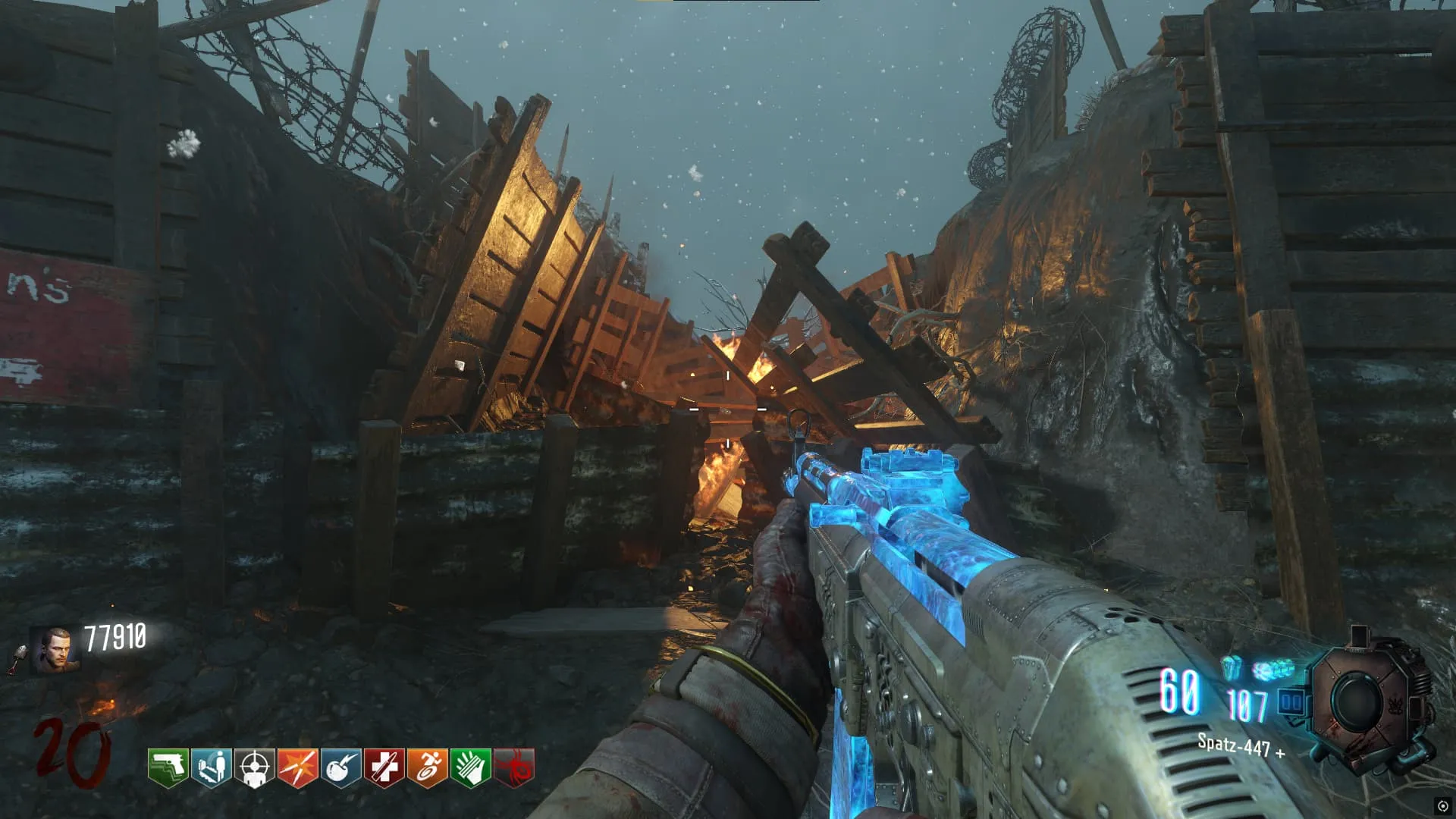Click the Quick Revive perk icon
Viewport: 1456px width, 819px height.
(211, 767)
